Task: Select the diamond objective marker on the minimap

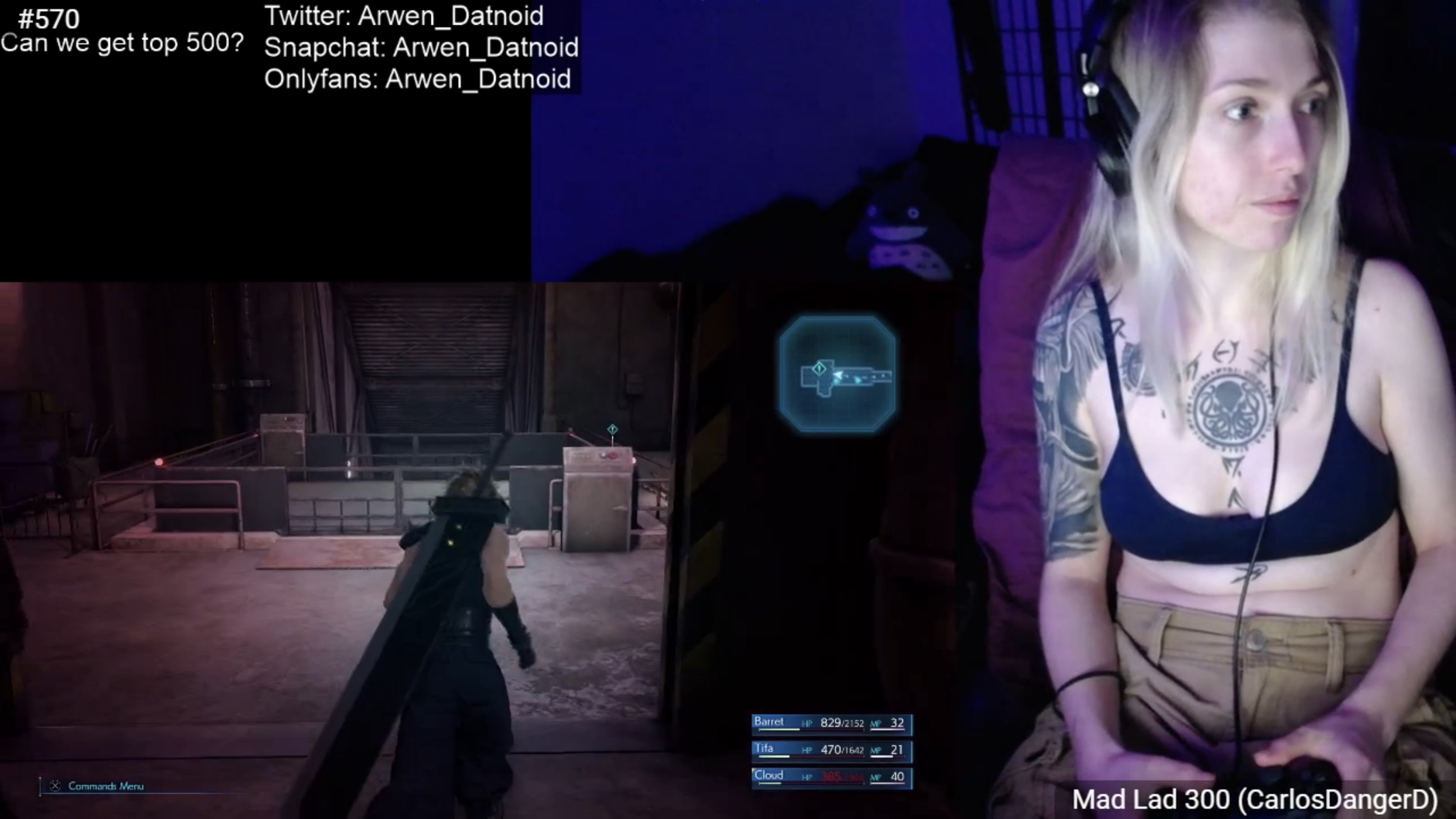Action: pos(819,369)
